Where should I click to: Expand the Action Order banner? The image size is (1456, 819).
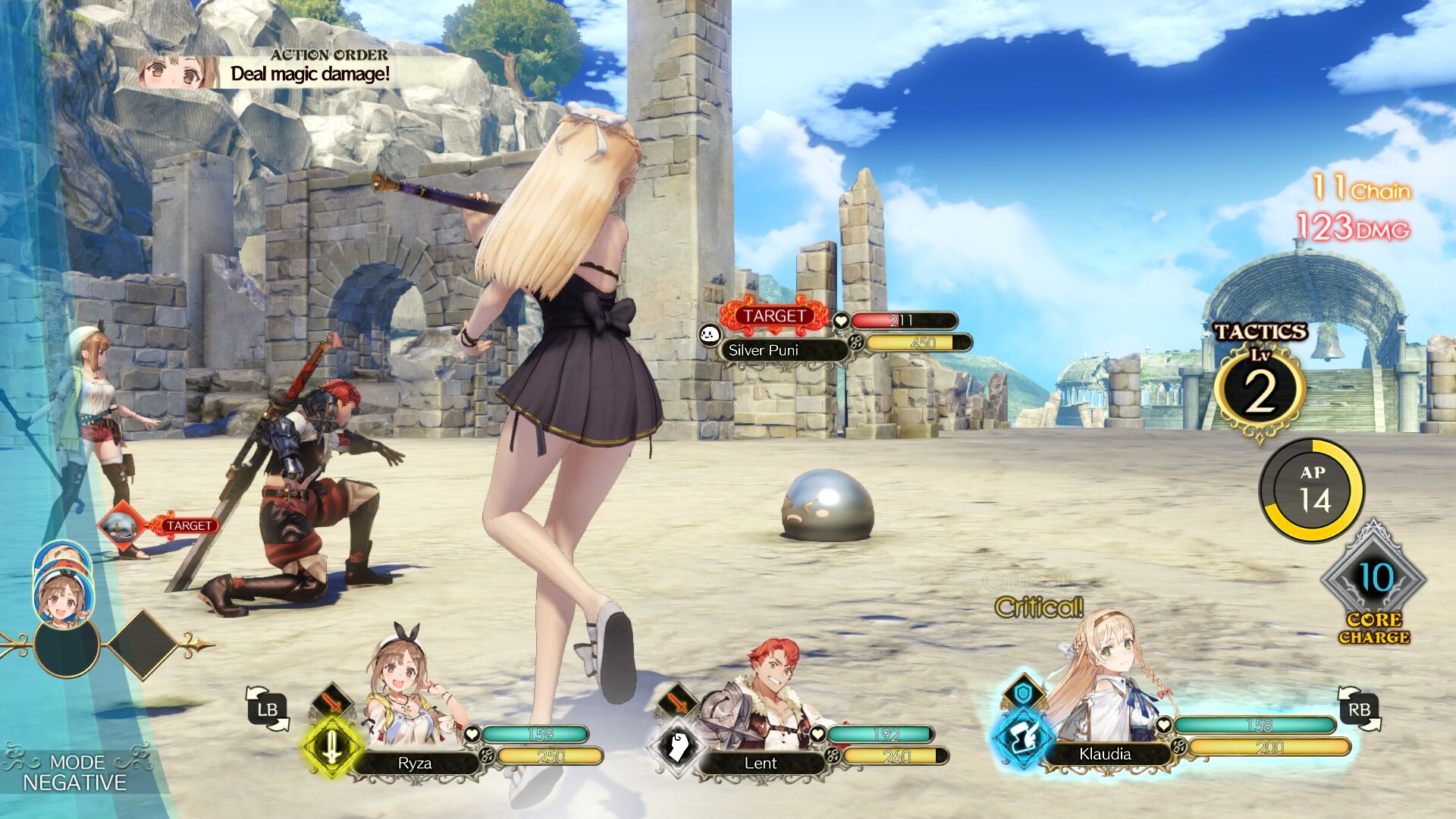point(329,55)
